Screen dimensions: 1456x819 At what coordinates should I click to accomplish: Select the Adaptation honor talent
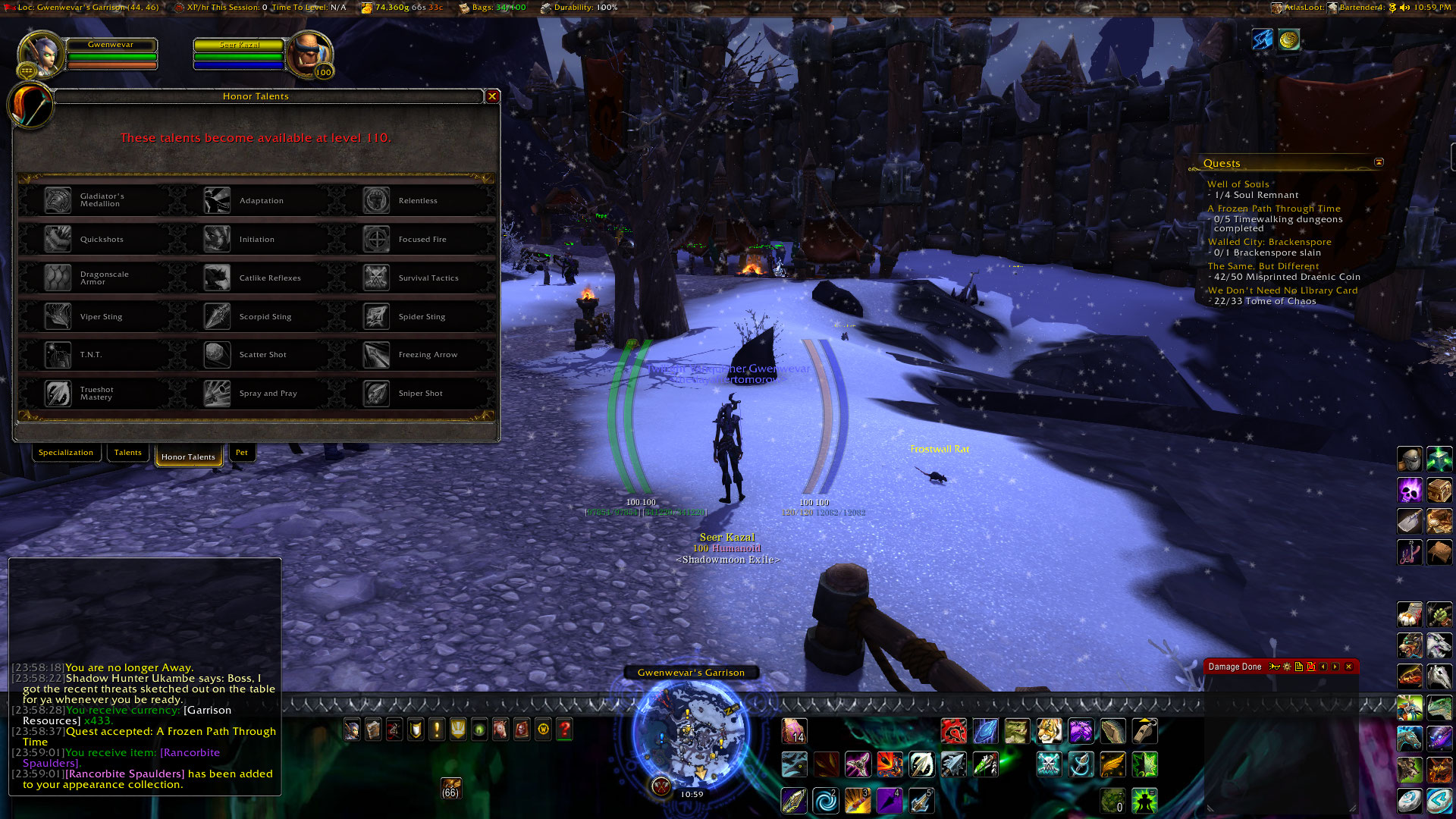218,200
